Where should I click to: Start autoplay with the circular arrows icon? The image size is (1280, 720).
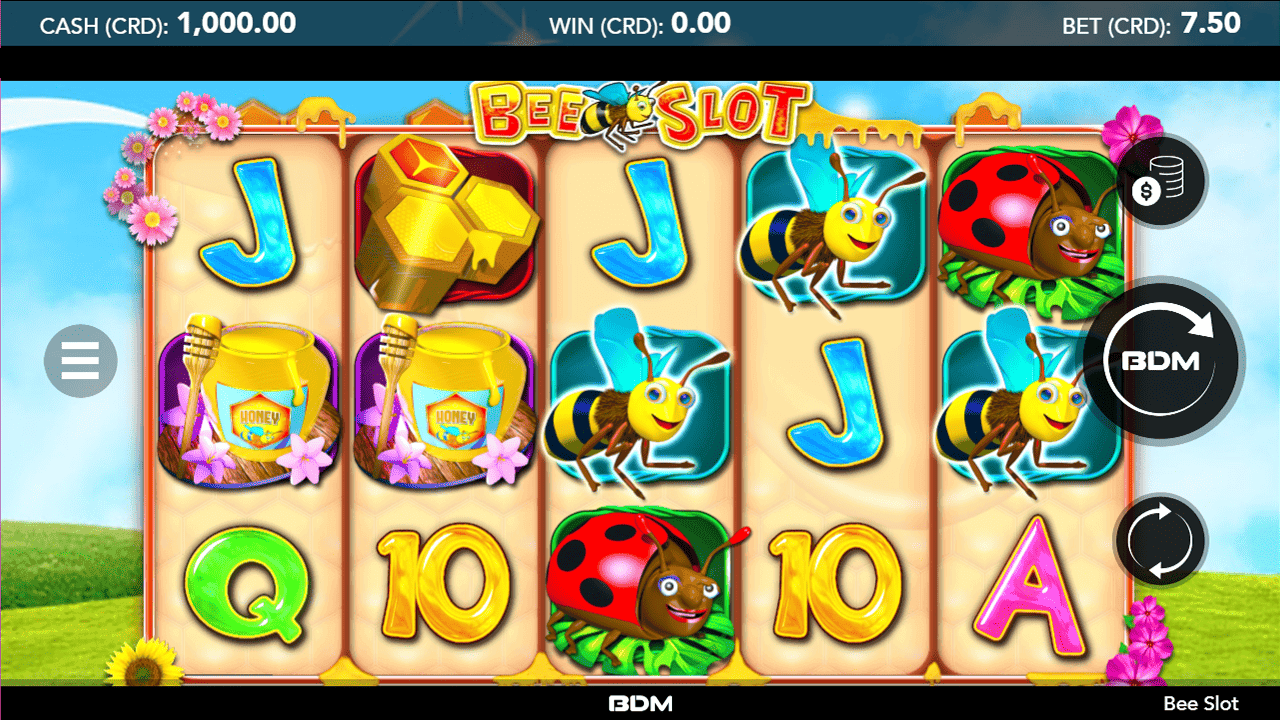pyautogui.click(x=1158, y=540)
